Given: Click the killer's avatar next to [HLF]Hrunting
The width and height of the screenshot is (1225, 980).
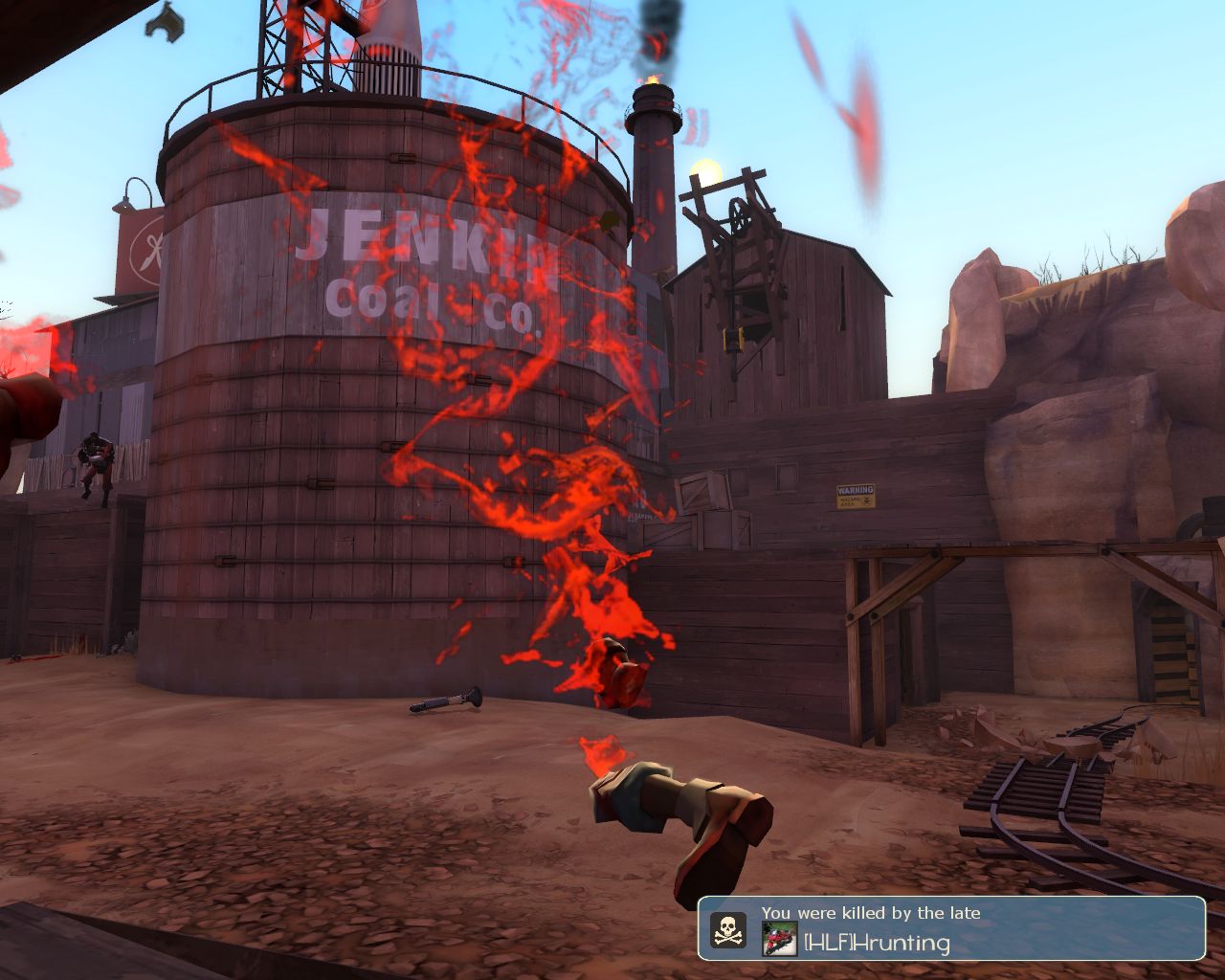Looking at the screenshot, I should [x=779, y=939].
